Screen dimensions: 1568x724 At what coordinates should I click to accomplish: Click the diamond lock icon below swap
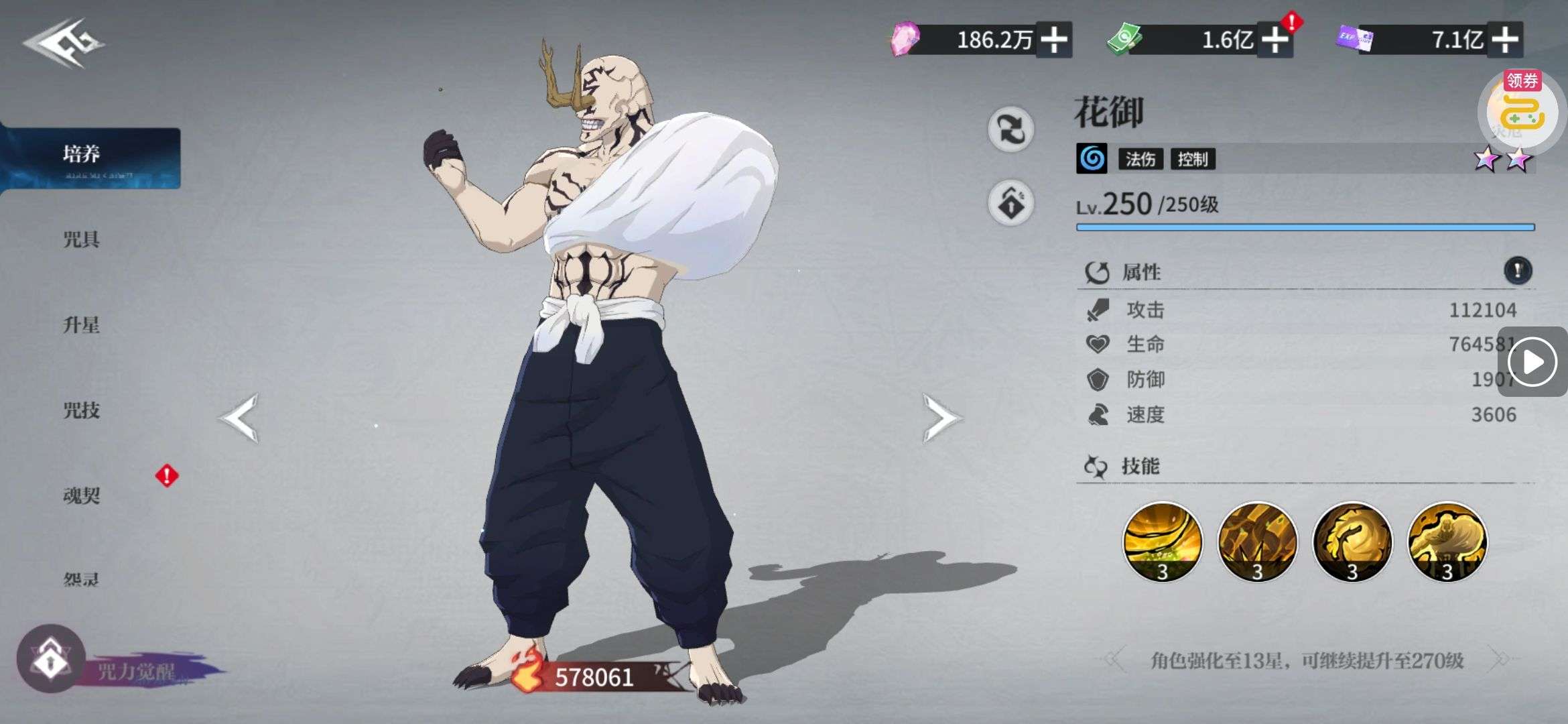point(1010,202)
